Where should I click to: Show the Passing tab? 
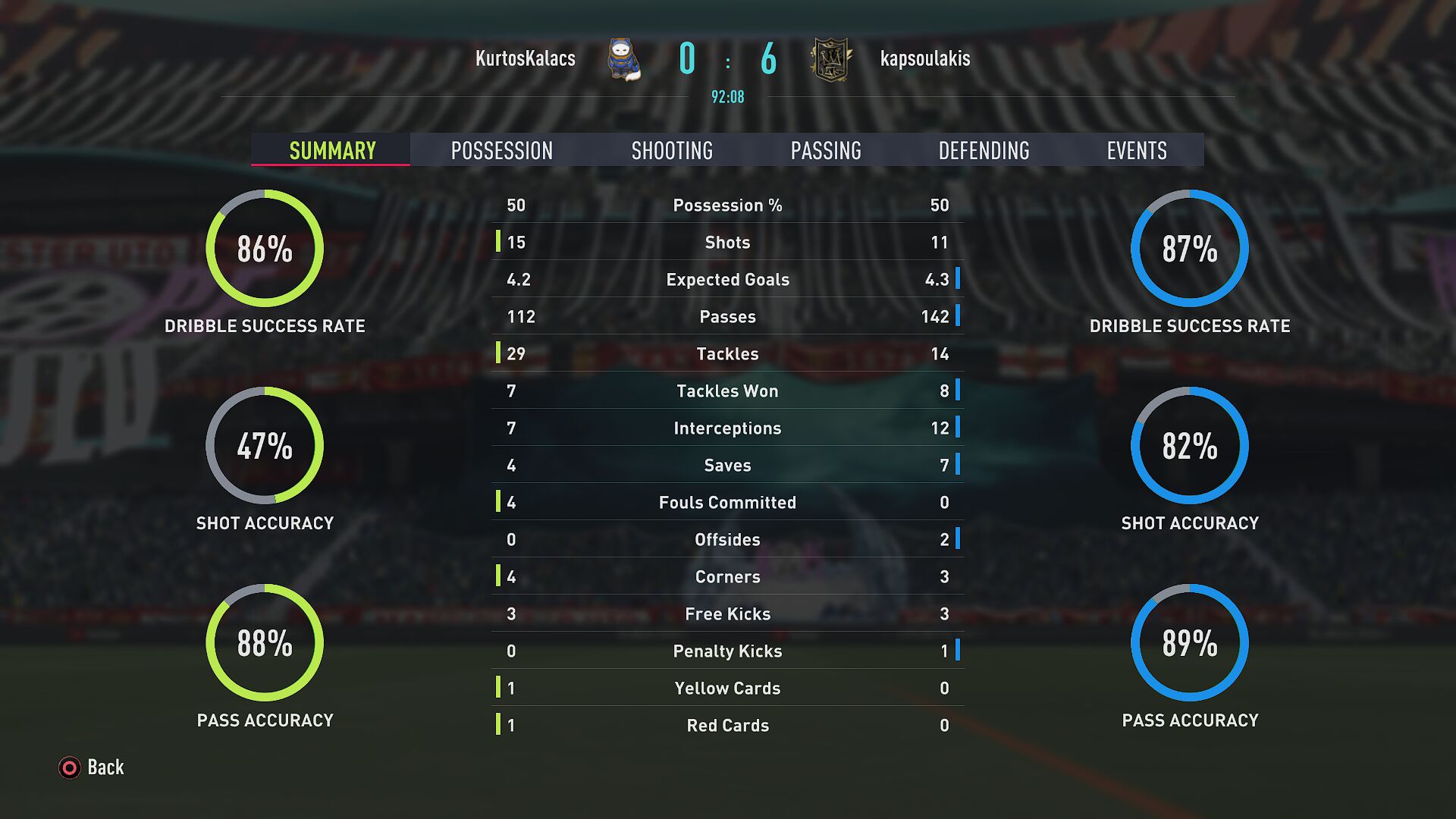click(826, 150)
